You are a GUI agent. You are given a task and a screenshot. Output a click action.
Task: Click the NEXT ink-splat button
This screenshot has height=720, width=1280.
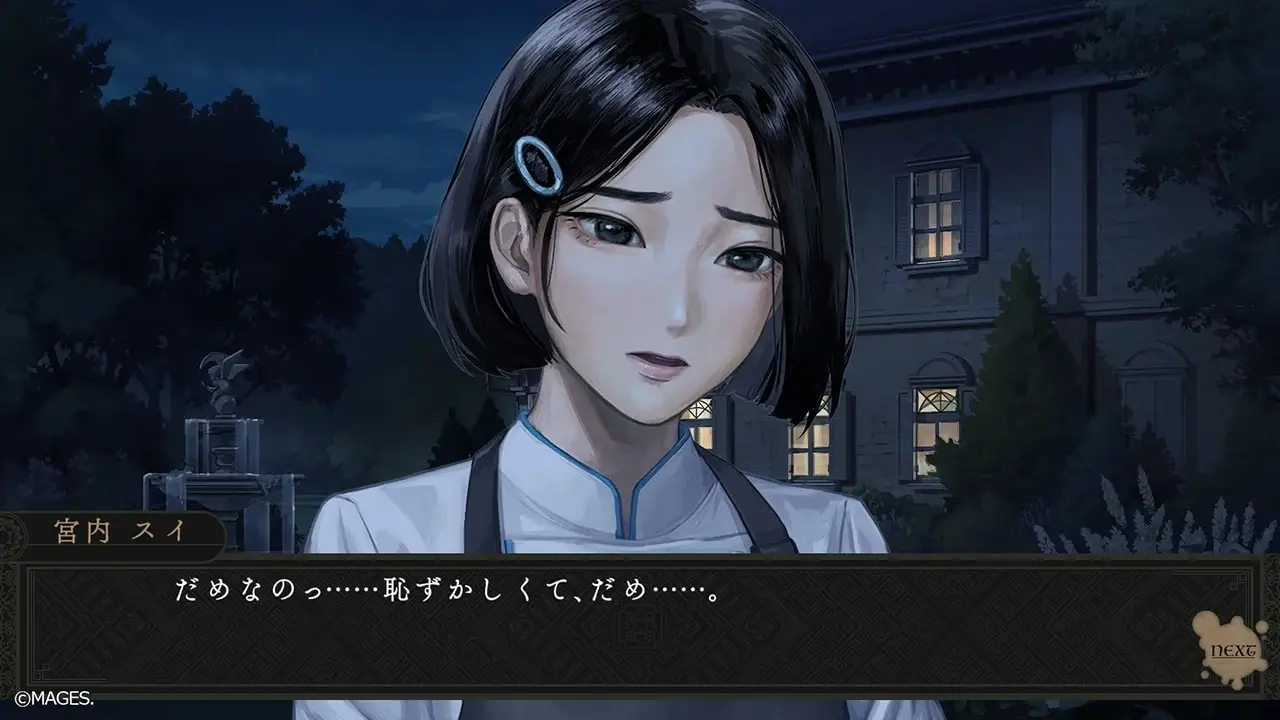point(1231,649)
